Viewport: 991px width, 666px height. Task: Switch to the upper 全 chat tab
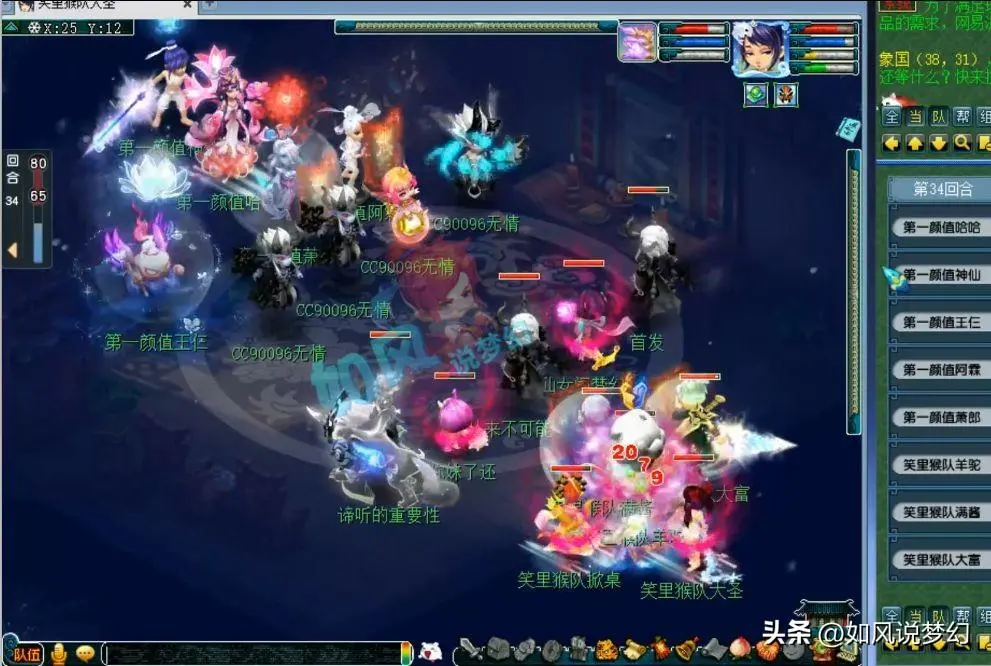coord(892,117)
